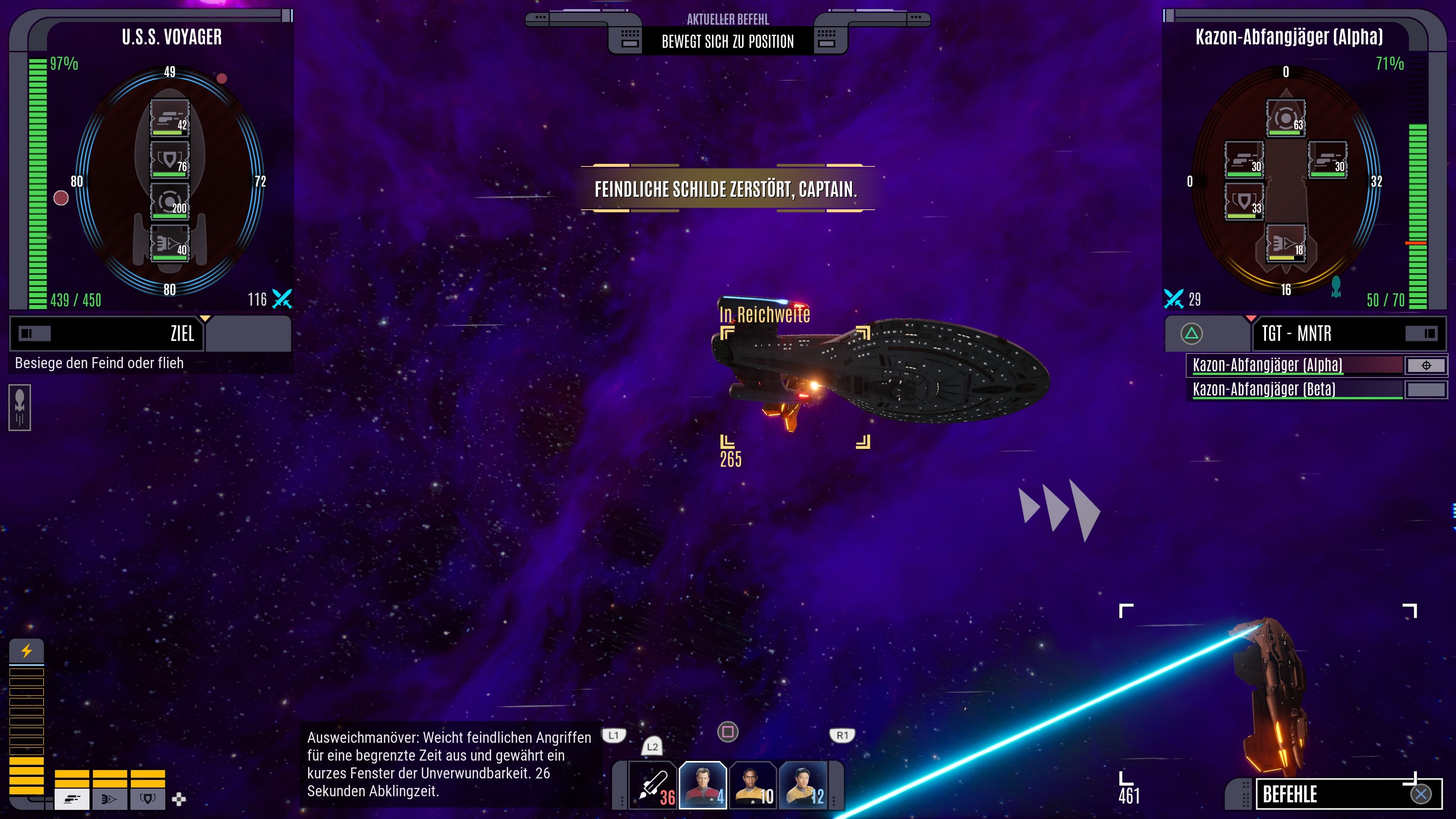Select Voyager's engine subsystem icon

click(169, 243)
